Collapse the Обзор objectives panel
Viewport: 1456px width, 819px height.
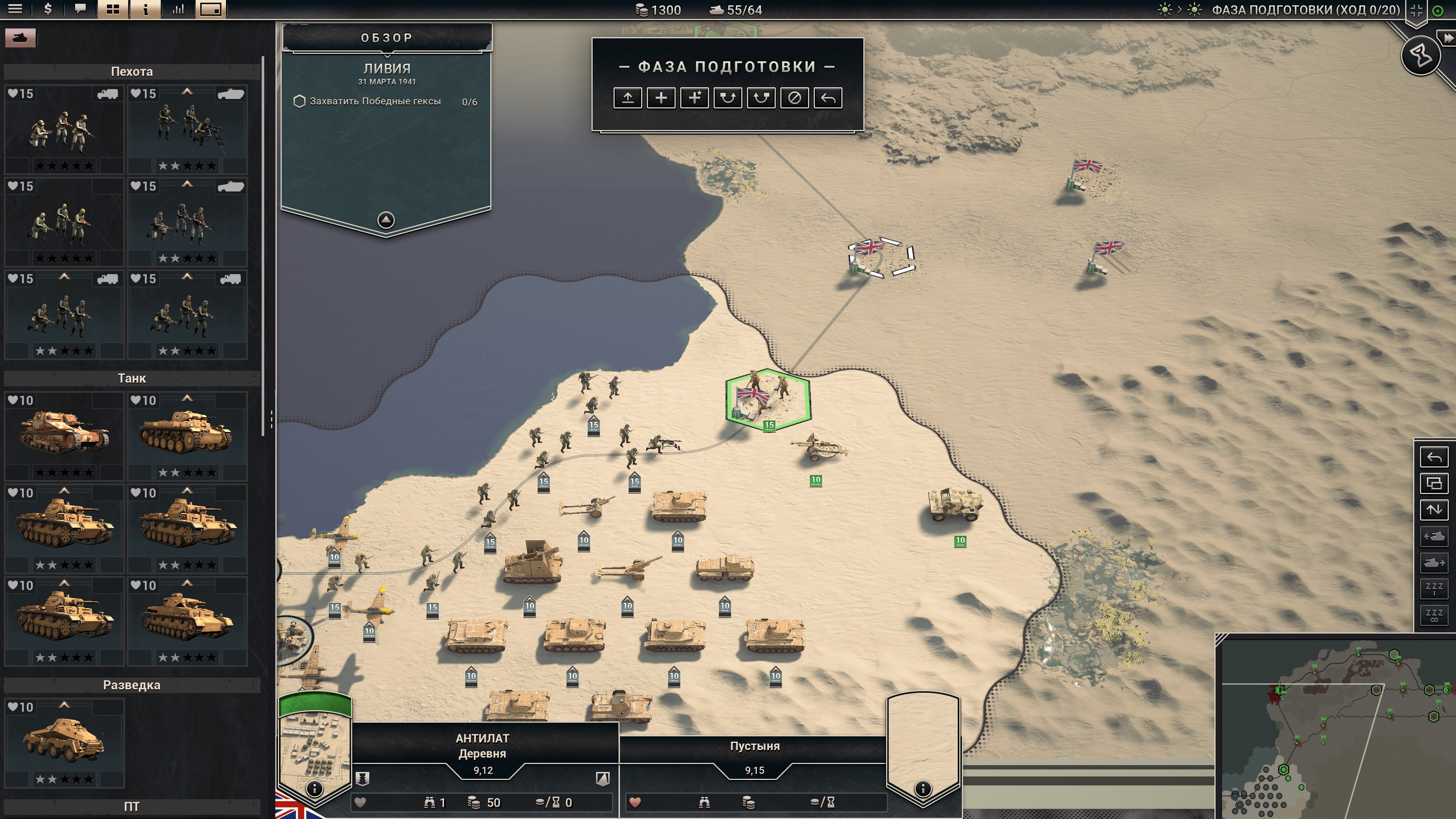click(x=386, y=219)
